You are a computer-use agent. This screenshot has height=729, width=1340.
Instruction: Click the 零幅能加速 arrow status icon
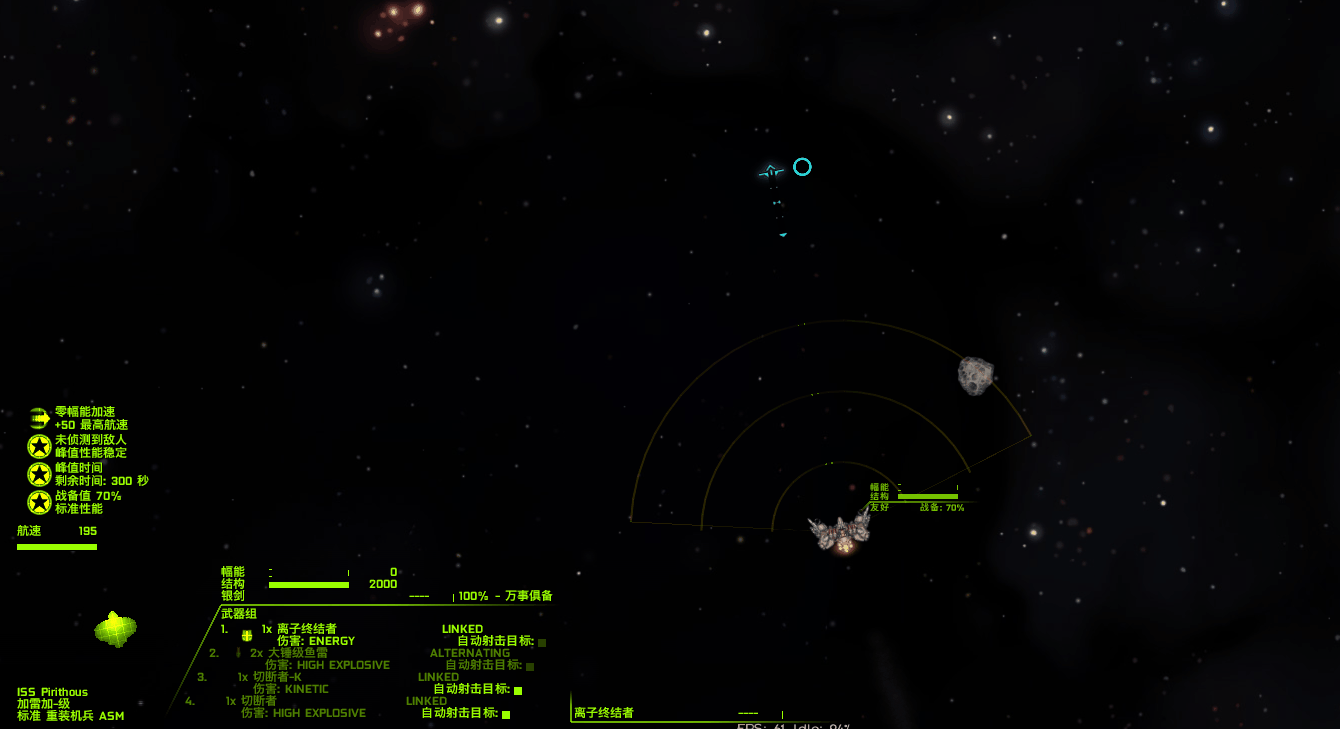point(39,418)
